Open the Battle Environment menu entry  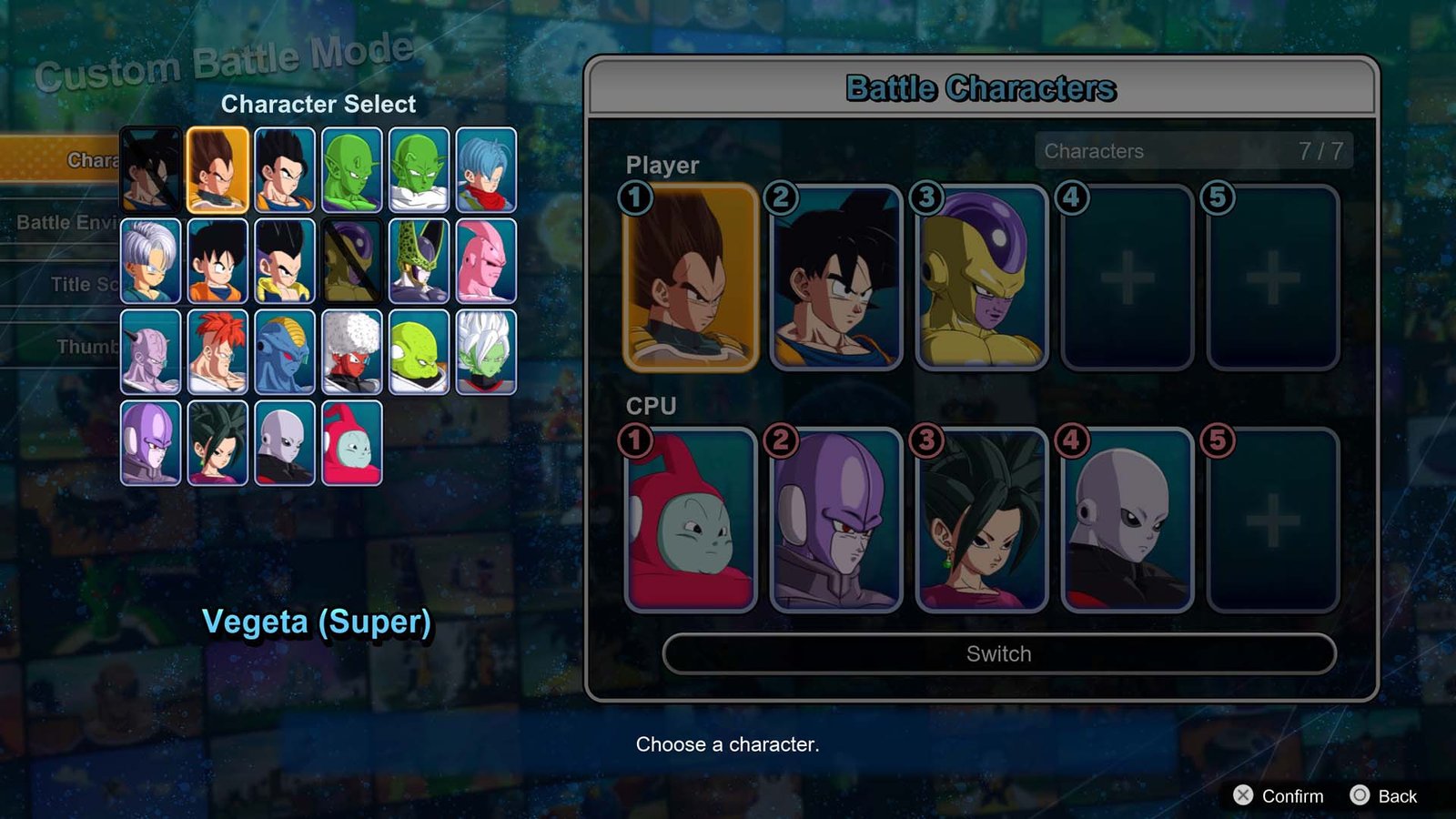coord(64,222)
